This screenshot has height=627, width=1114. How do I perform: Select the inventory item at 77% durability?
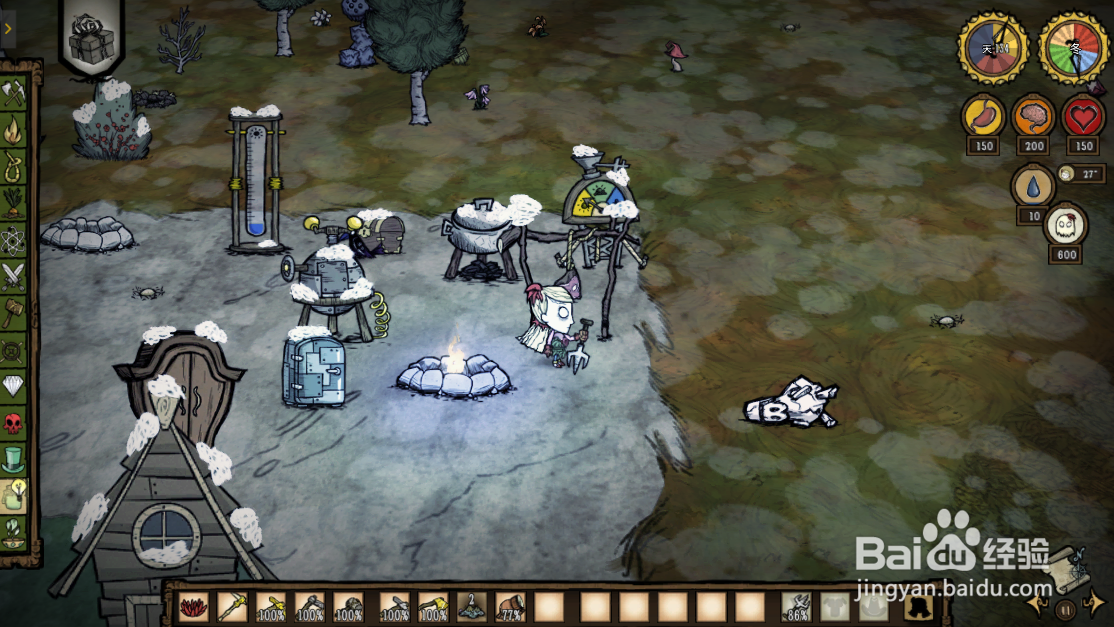pos(511,606)
